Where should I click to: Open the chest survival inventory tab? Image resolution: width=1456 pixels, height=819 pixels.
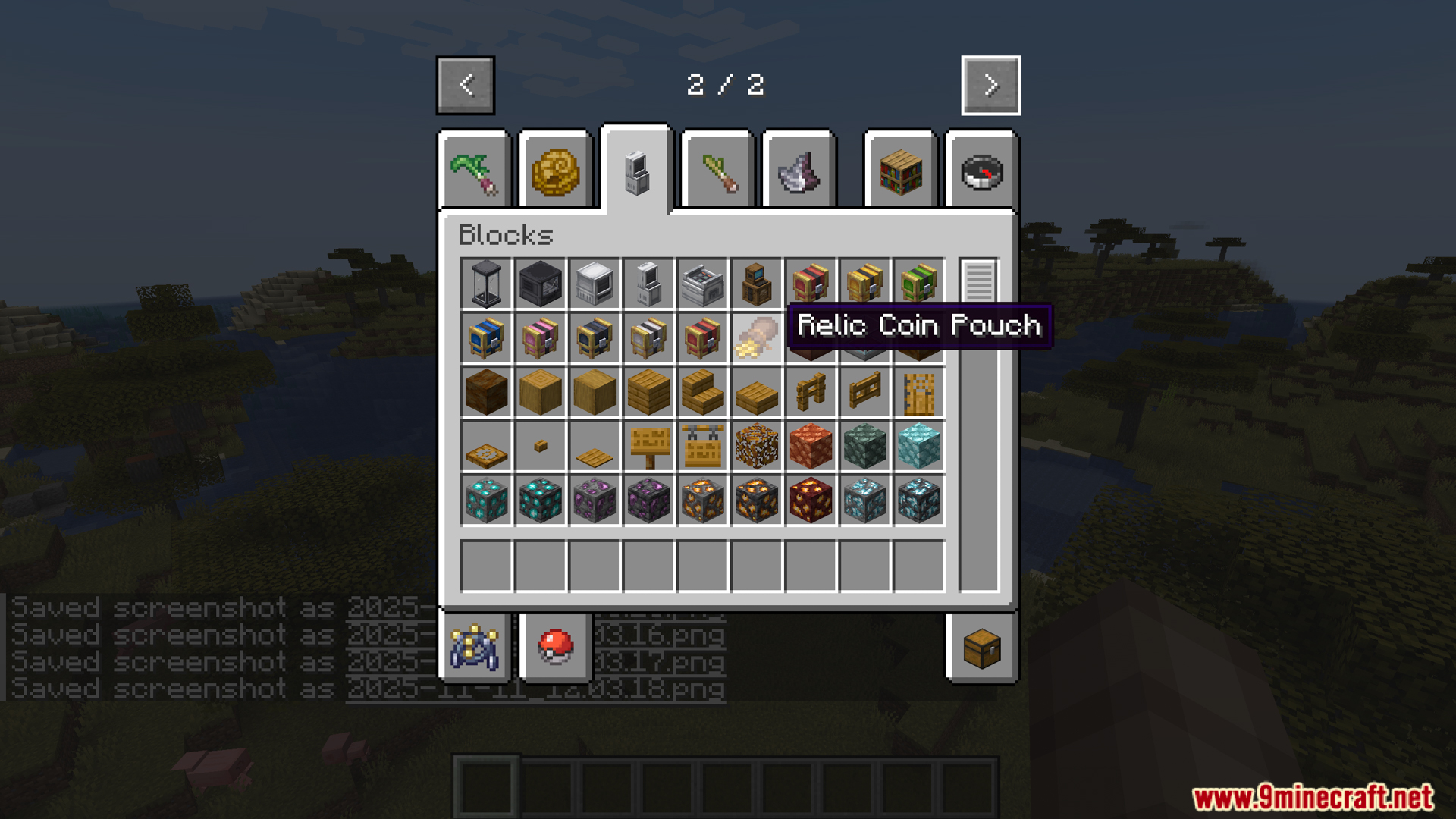click(x=982, y=648)
